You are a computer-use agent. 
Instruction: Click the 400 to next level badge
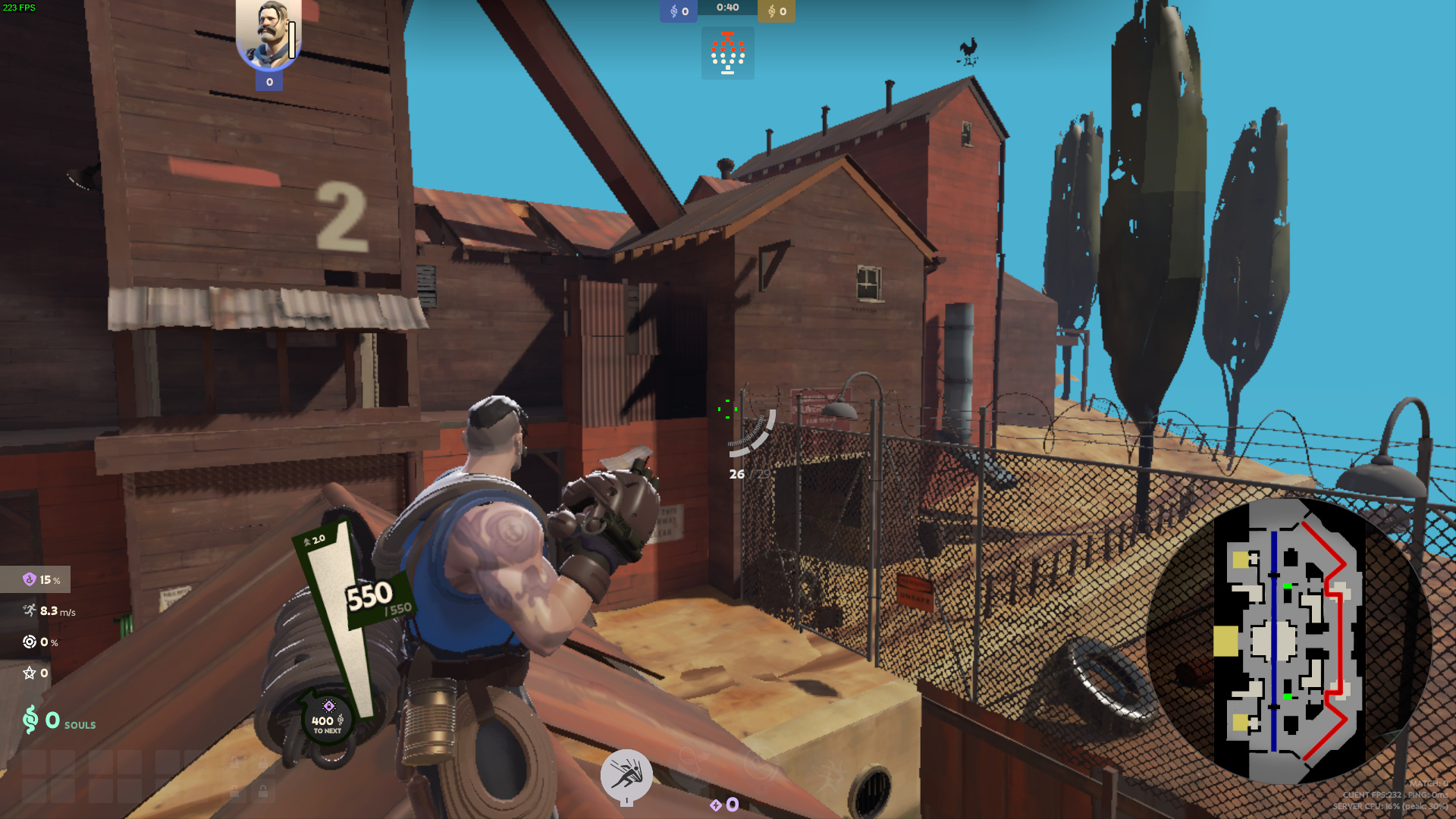328,721
